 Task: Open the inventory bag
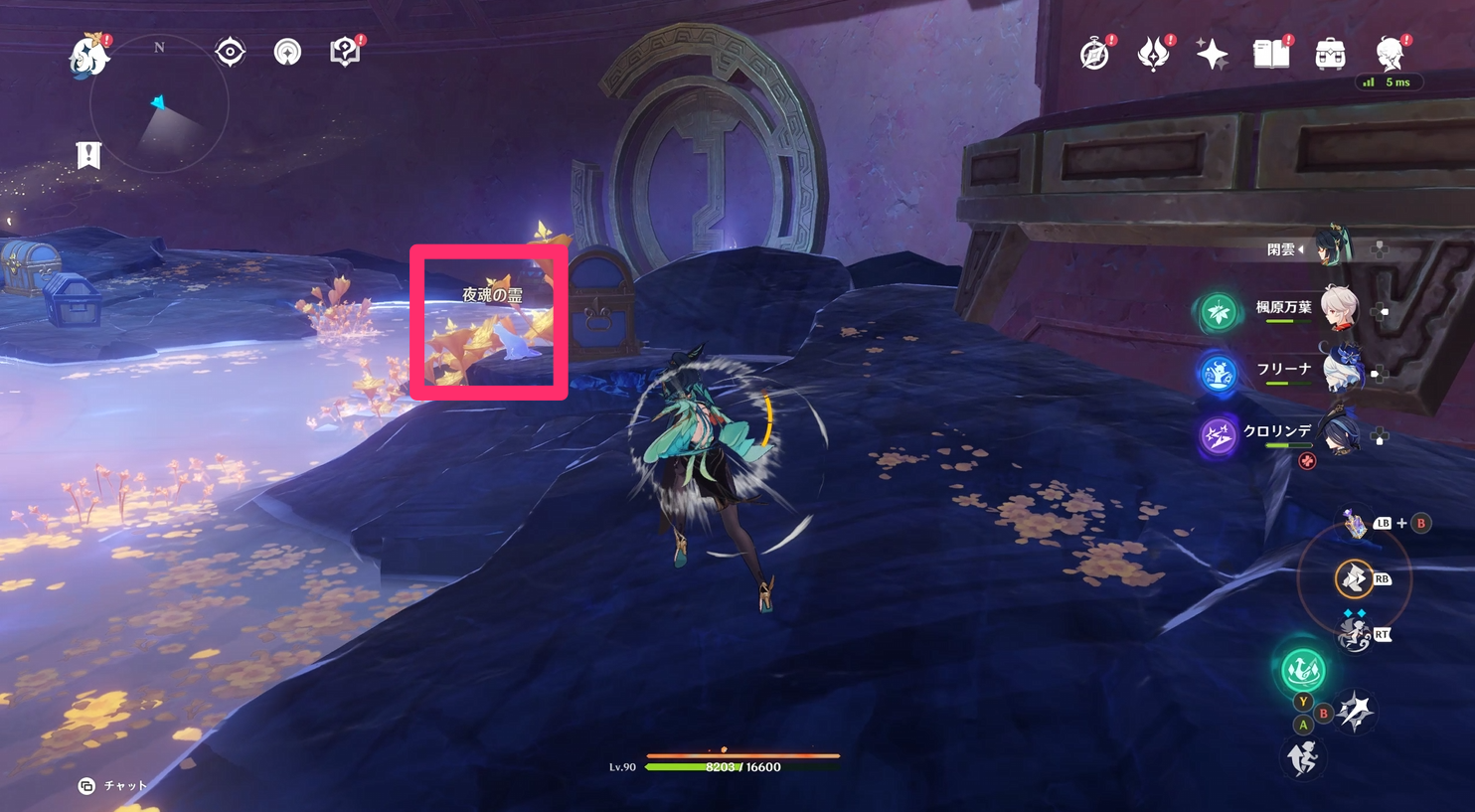click(x=1332, y=55)
